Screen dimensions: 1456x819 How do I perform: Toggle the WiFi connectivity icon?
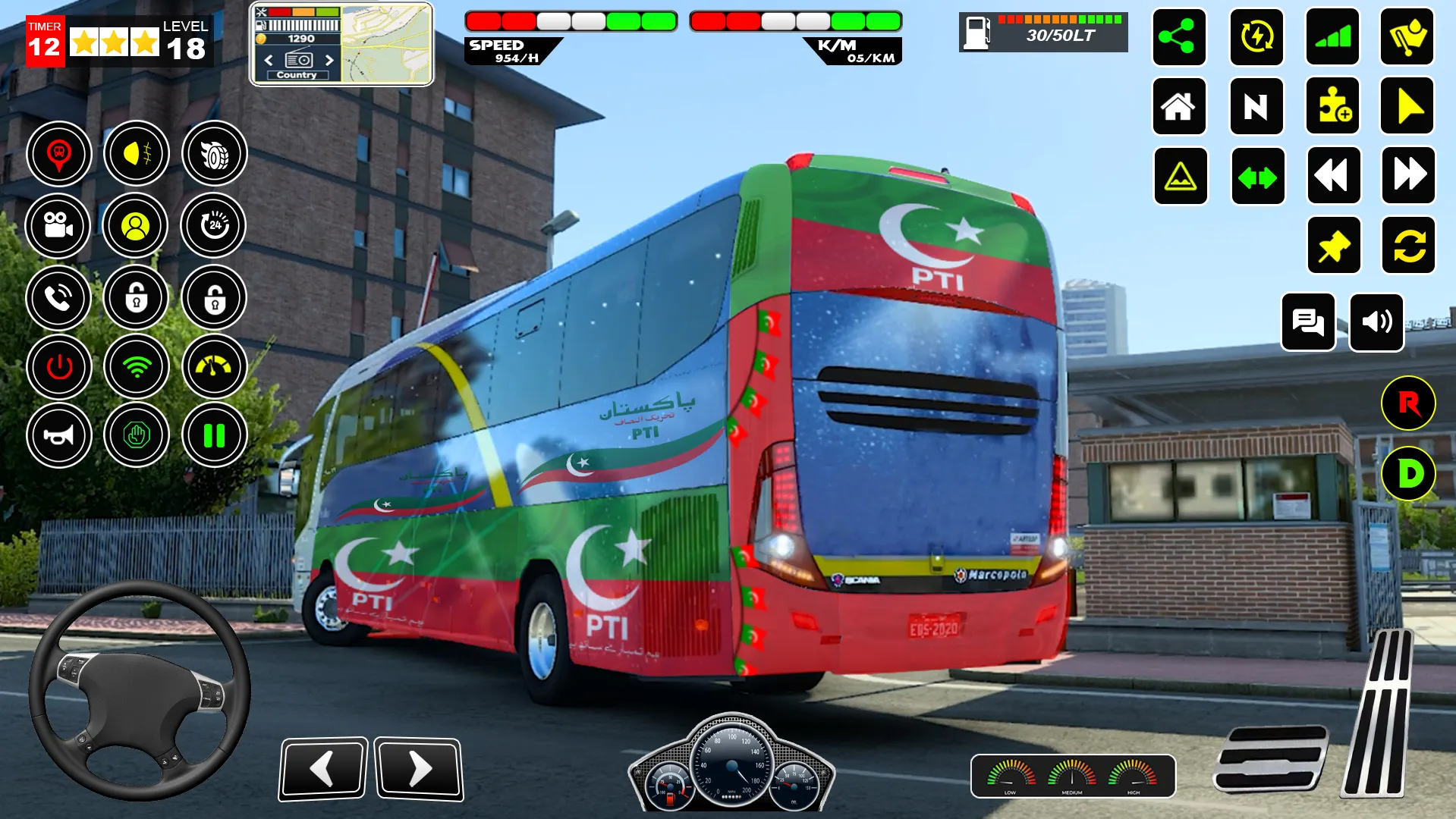coord(136,367)
